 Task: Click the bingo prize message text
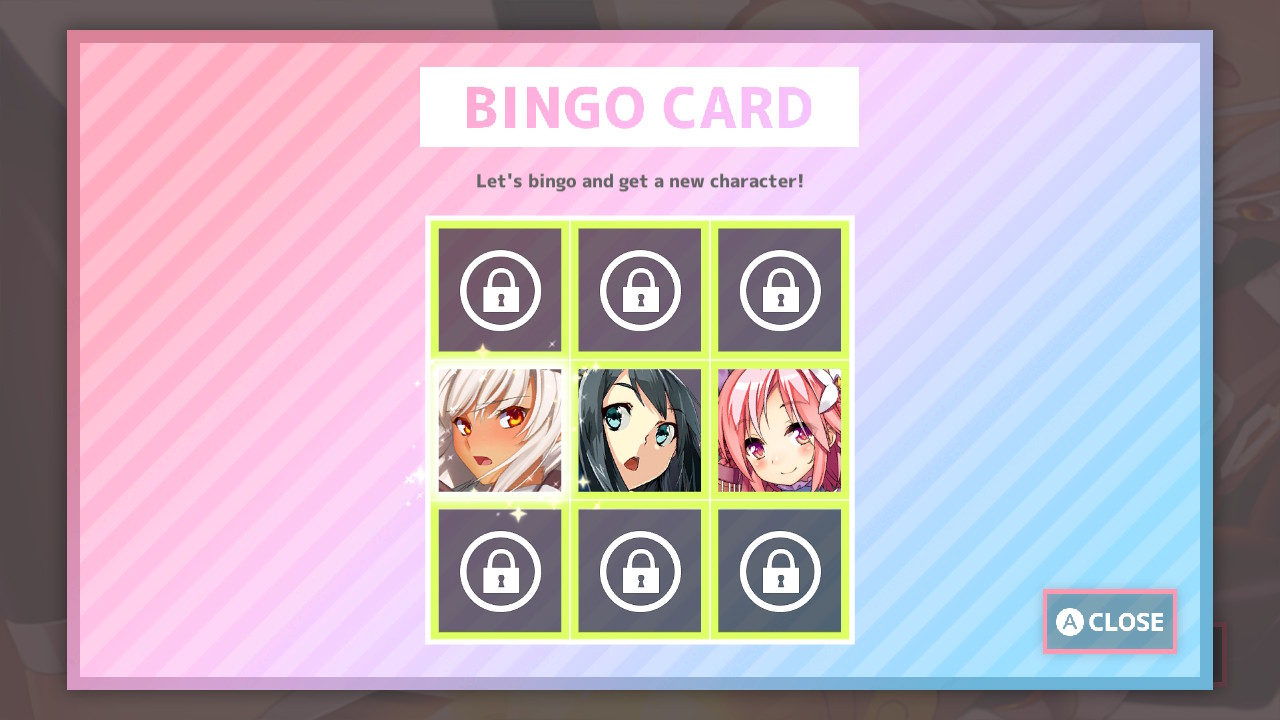coord(639,181)
